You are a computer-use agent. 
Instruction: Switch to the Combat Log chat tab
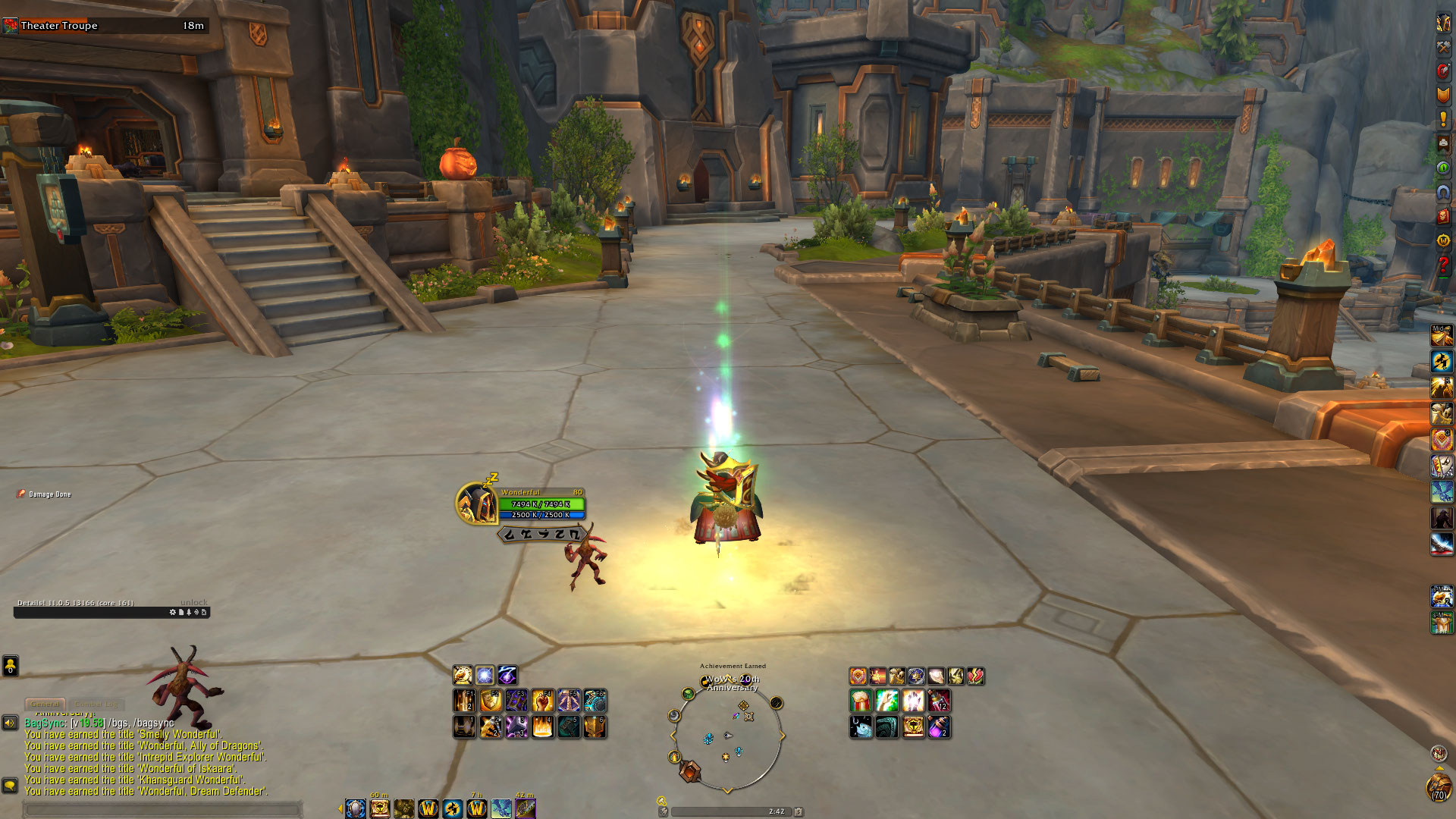pyautogui.click(x=96, y=704)
